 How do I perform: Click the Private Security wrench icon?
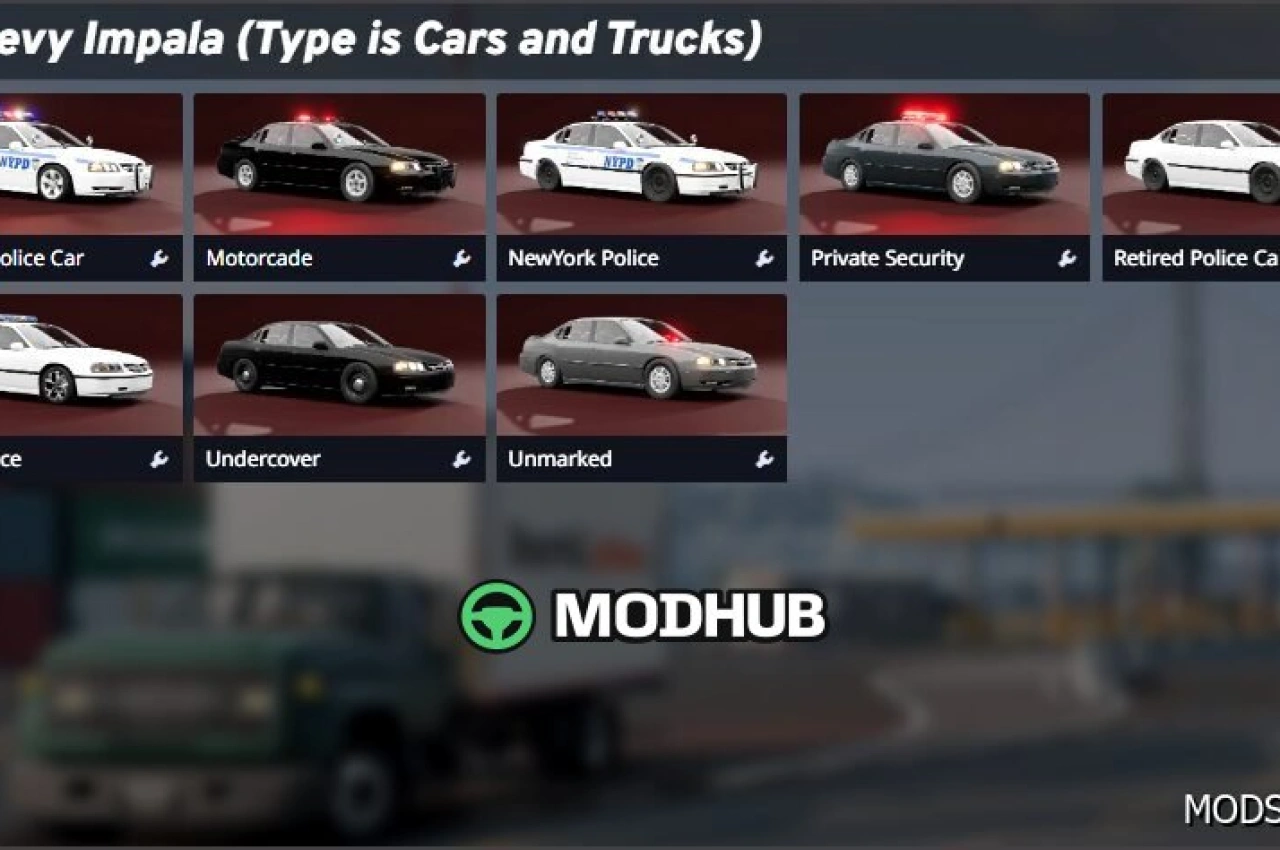tap(1068, 258)
